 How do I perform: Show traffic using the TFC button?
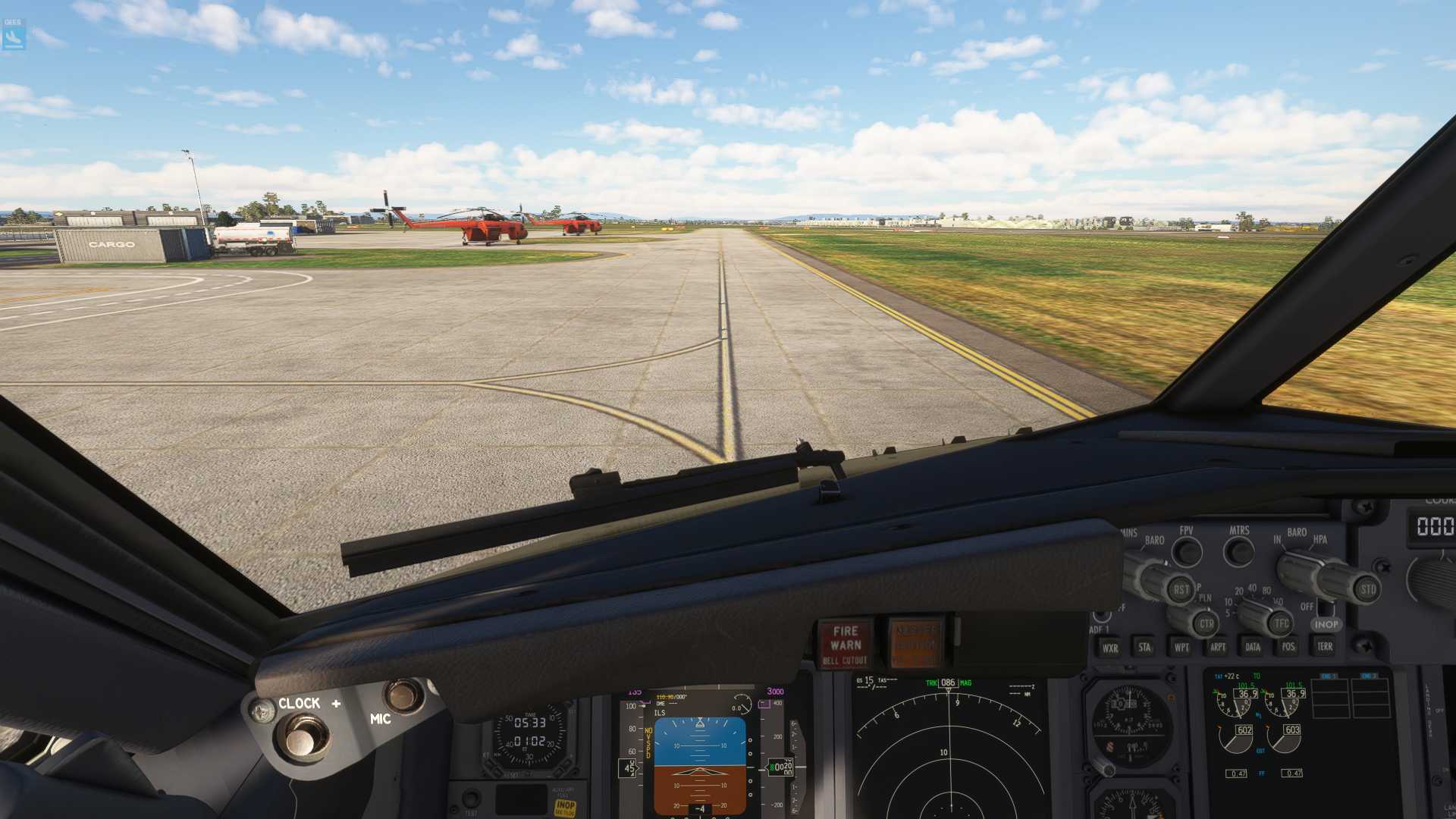click(1281, 623)
